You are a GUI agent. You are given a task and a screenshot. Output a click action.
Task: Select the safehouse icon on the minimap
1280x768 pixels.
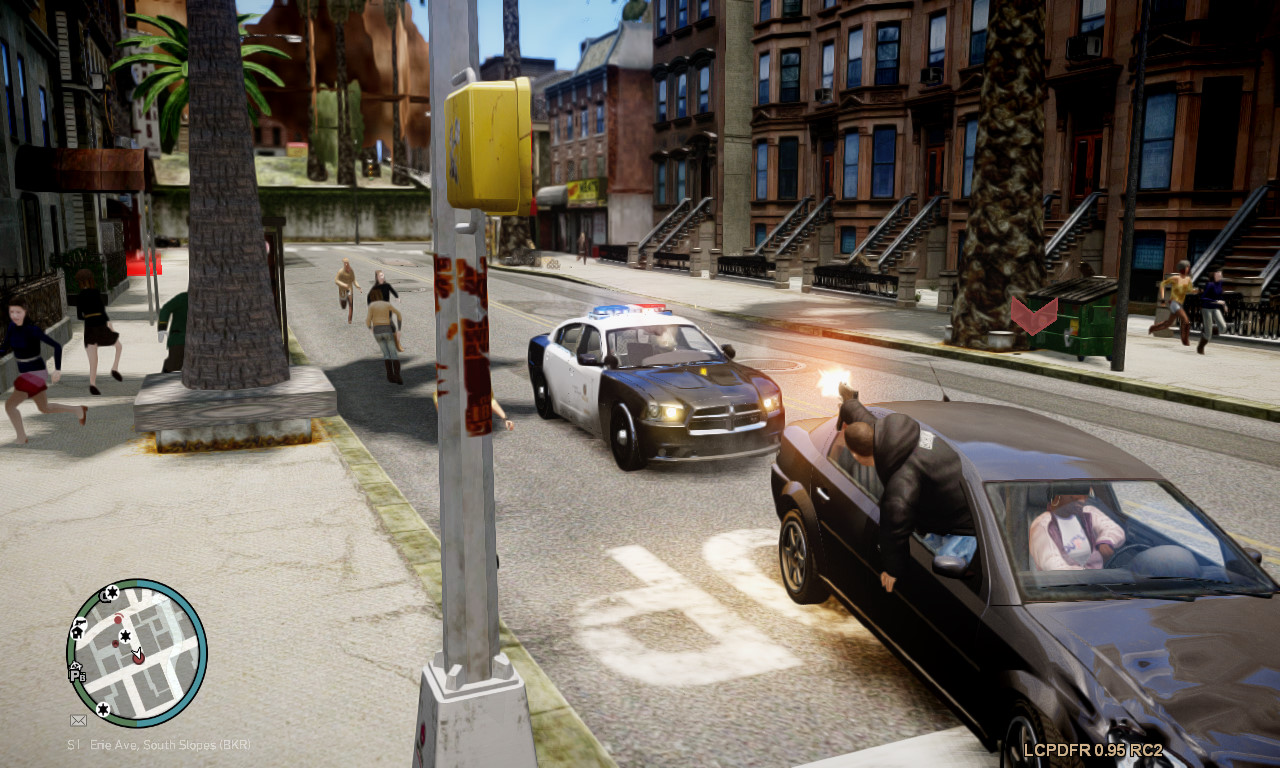pyautogui.click(x=77, y=631)
